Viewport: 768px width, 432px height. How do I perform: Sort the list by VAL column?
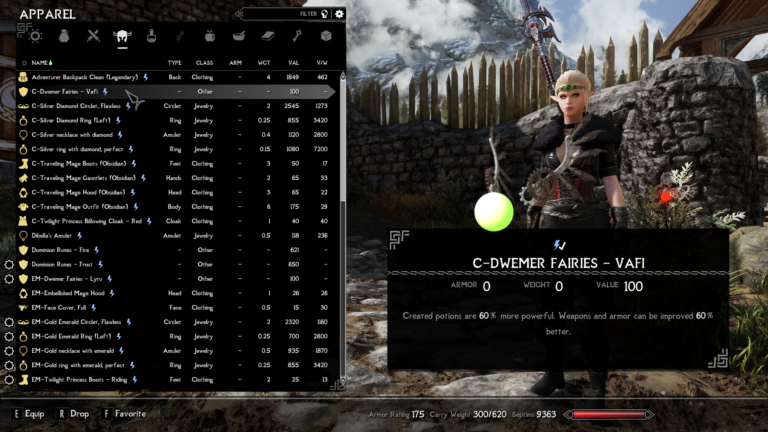click(294, 62)
